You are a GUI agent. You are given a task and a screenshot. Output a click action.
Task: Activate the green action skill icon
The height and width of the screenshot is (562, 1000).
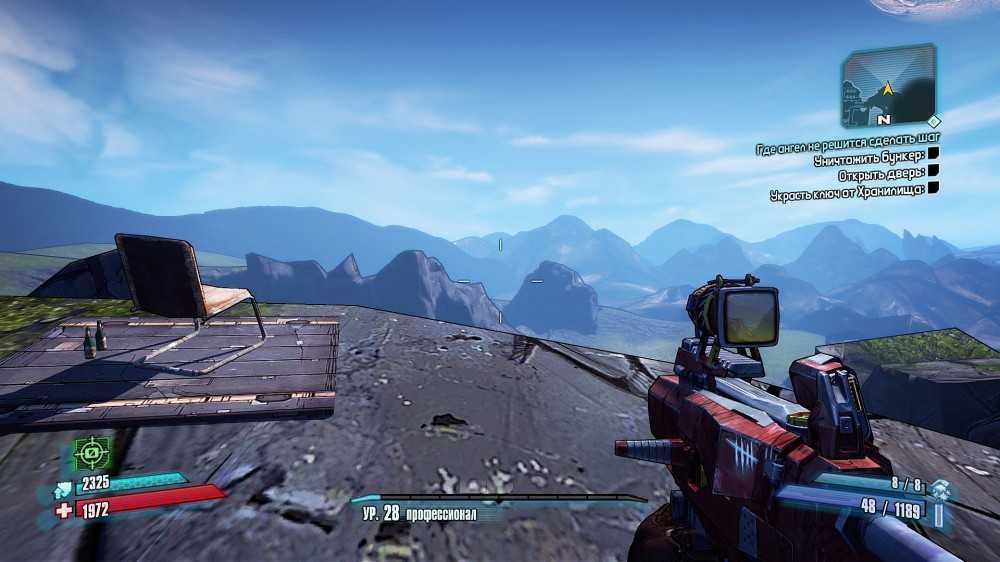click(x=91, y=455)
